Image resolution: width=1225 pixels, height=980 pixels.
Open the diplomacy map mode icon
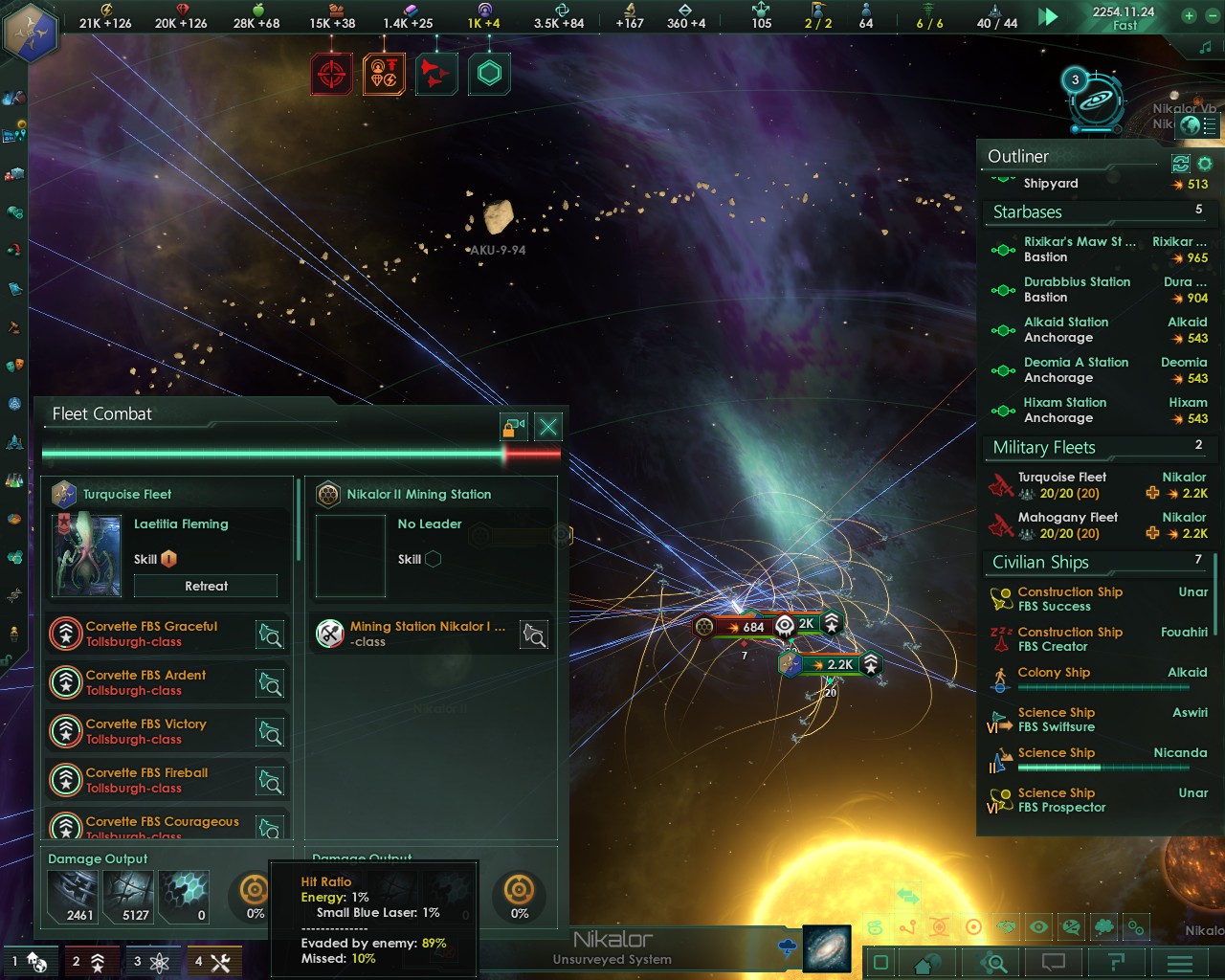(x=1006, y=926)
